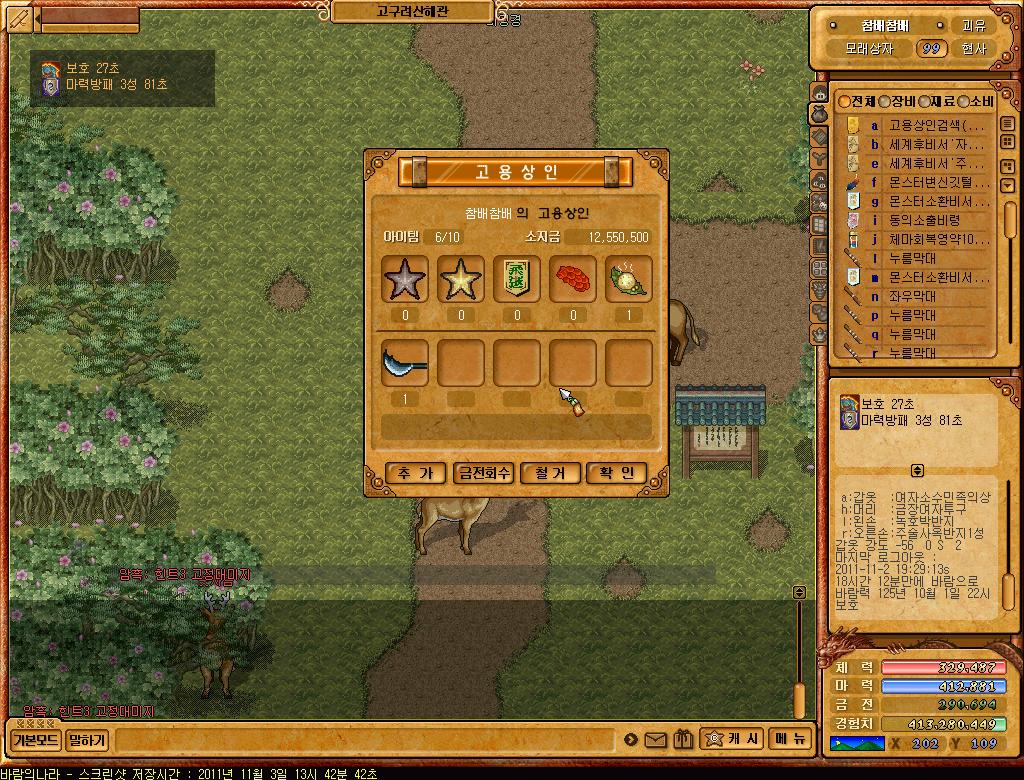Viewport: 1024px width, 780px height.
Task: Confirm with the 확인 button
Action: (617, 473)
